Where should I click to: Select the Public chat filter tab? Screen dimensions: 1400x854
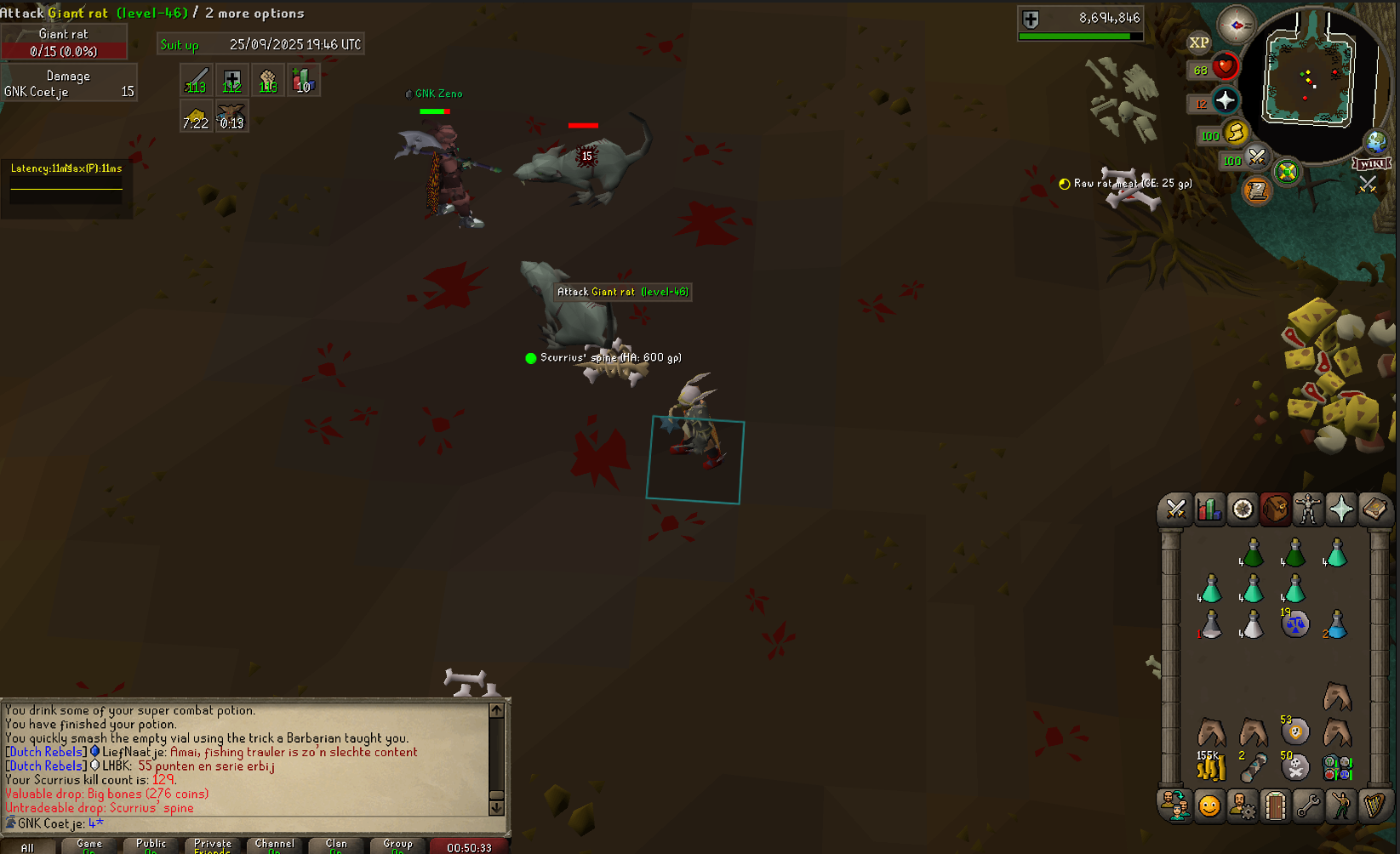click(x=151, y=845)
